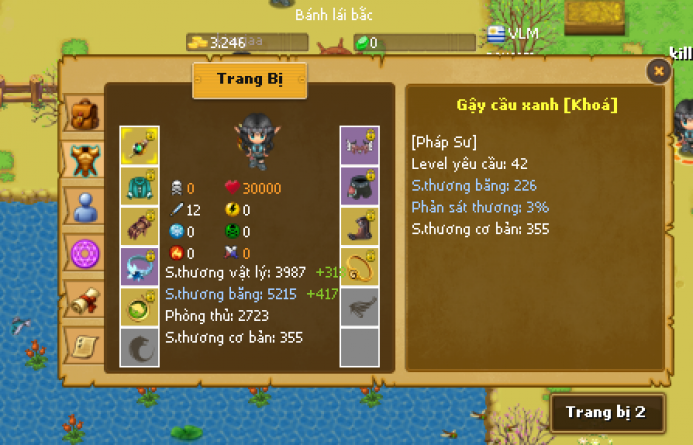
Task: Click the grey feather wing slot
Action: (x=359, y=306)
